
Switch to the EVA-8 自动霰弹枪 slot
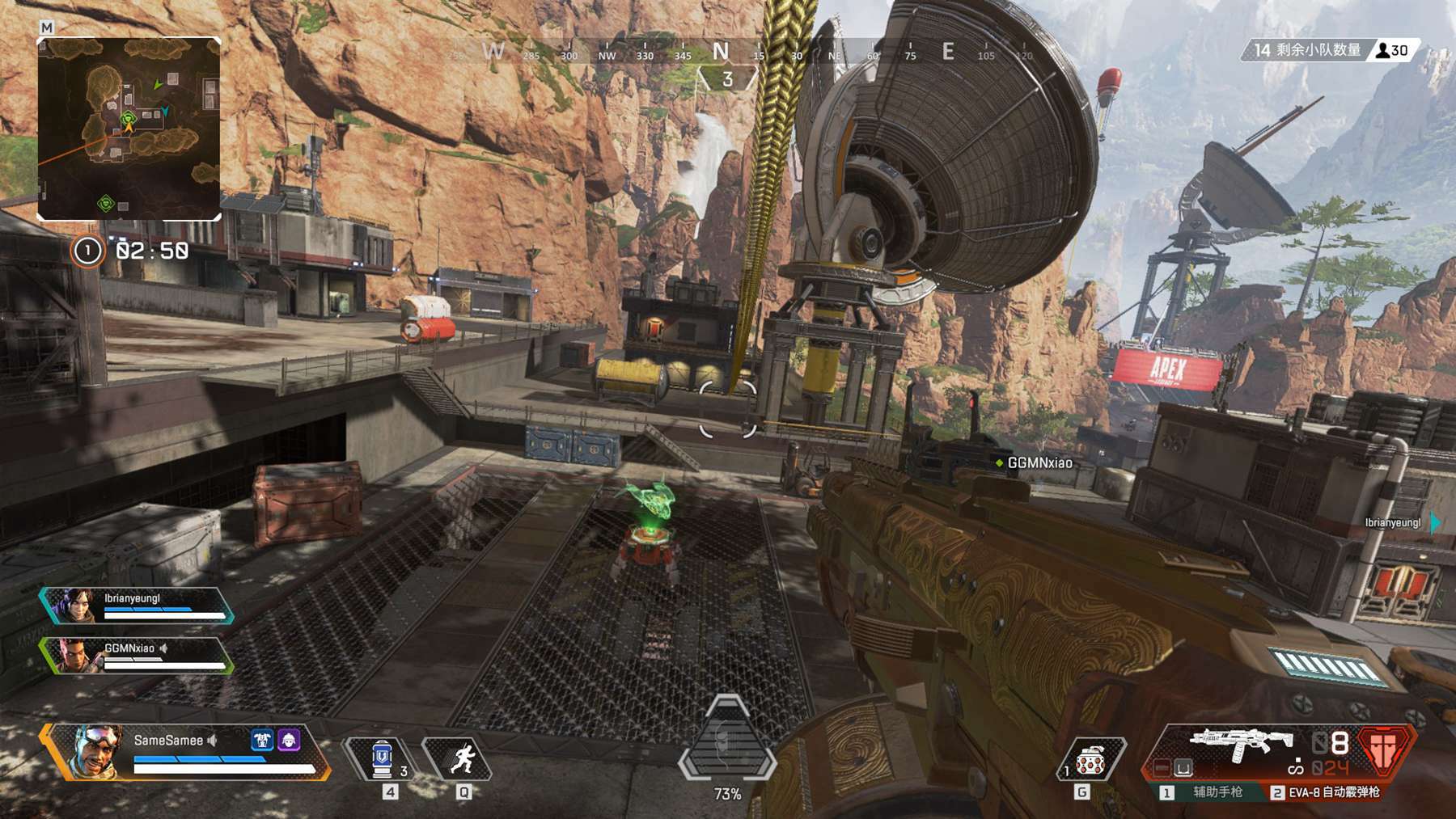pos(1327,792)
